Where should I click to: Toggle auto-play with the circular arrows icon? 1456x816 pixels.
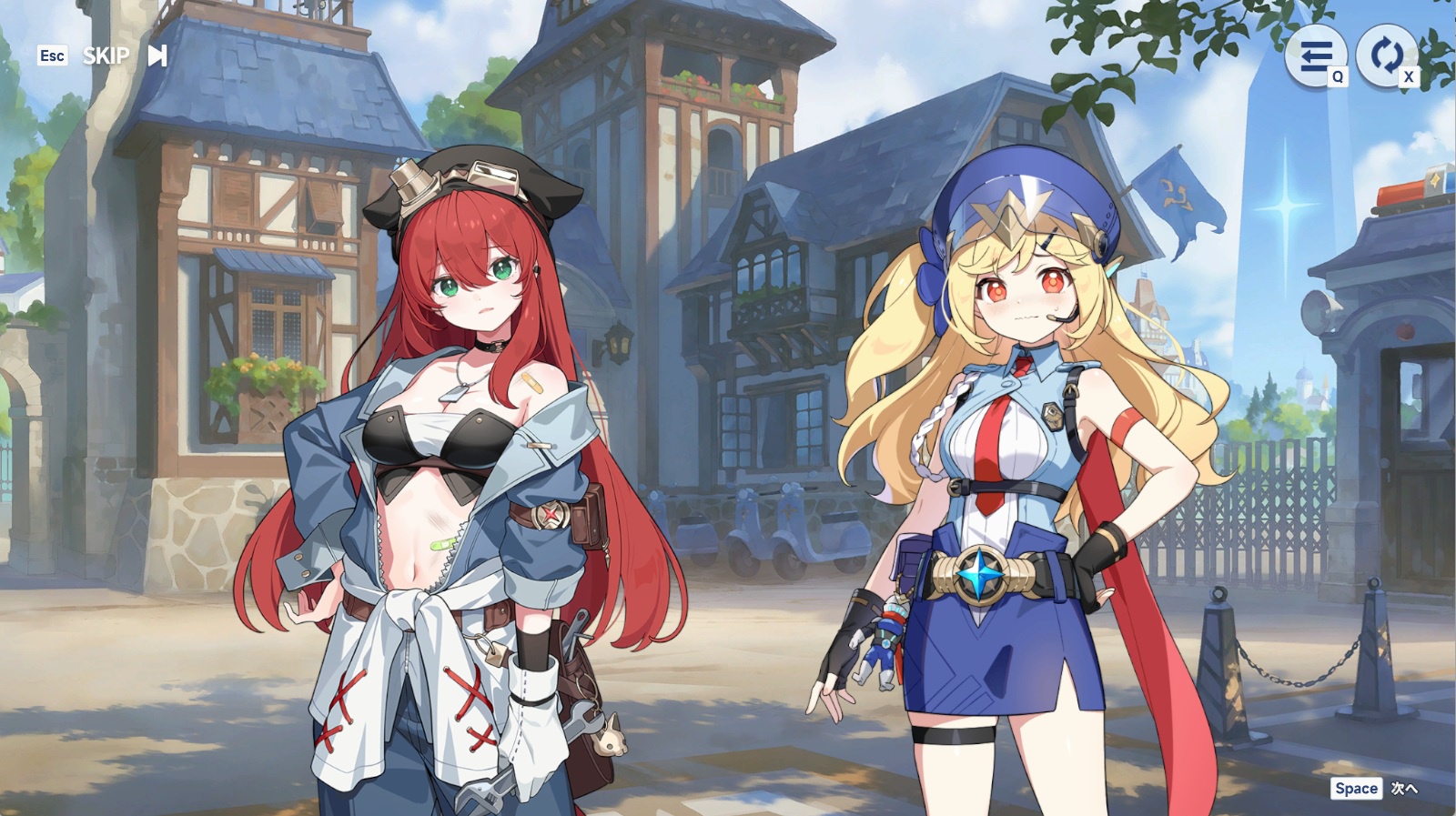1386,55
